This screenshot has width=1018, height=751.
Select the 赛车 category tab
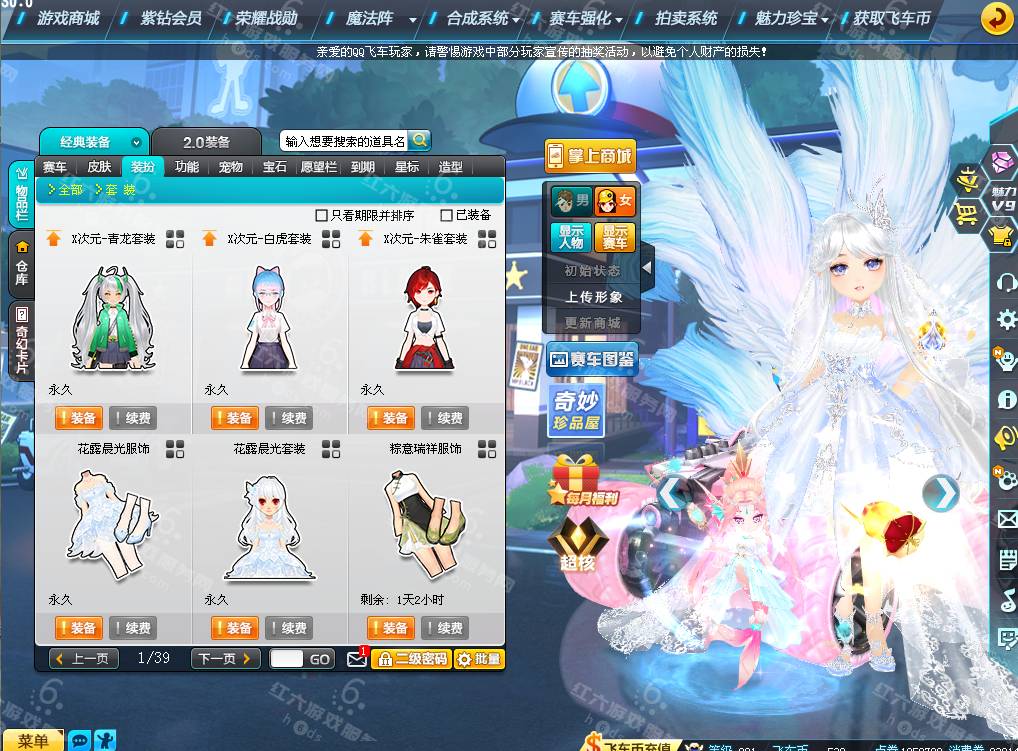55,167
